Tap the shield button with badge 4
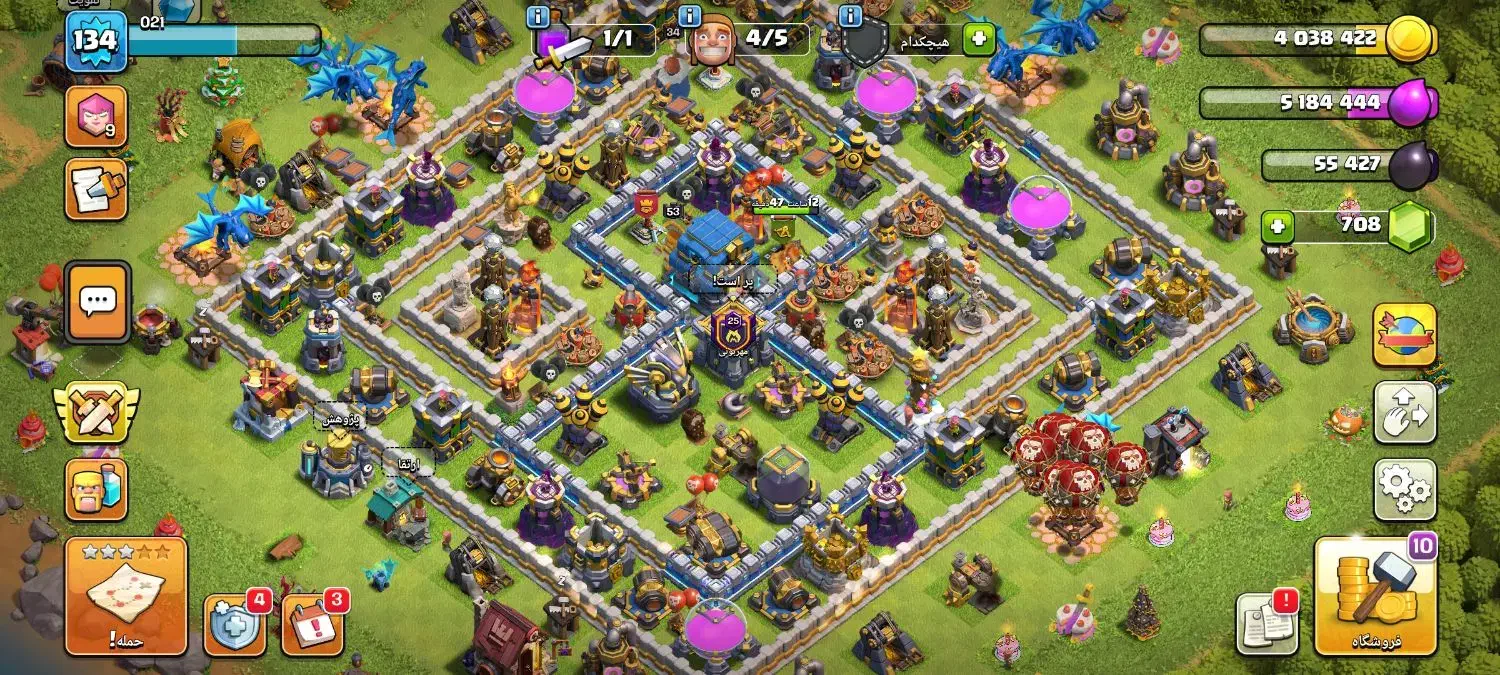This screenshot has height=675, width=1500. pos(234,625)
